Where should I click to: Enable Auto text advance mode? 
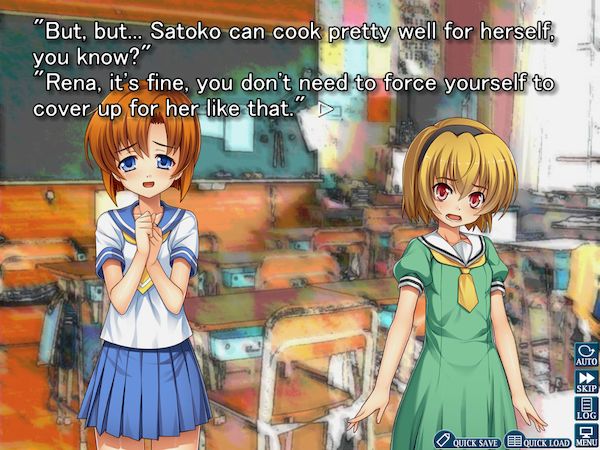[586, 355]
